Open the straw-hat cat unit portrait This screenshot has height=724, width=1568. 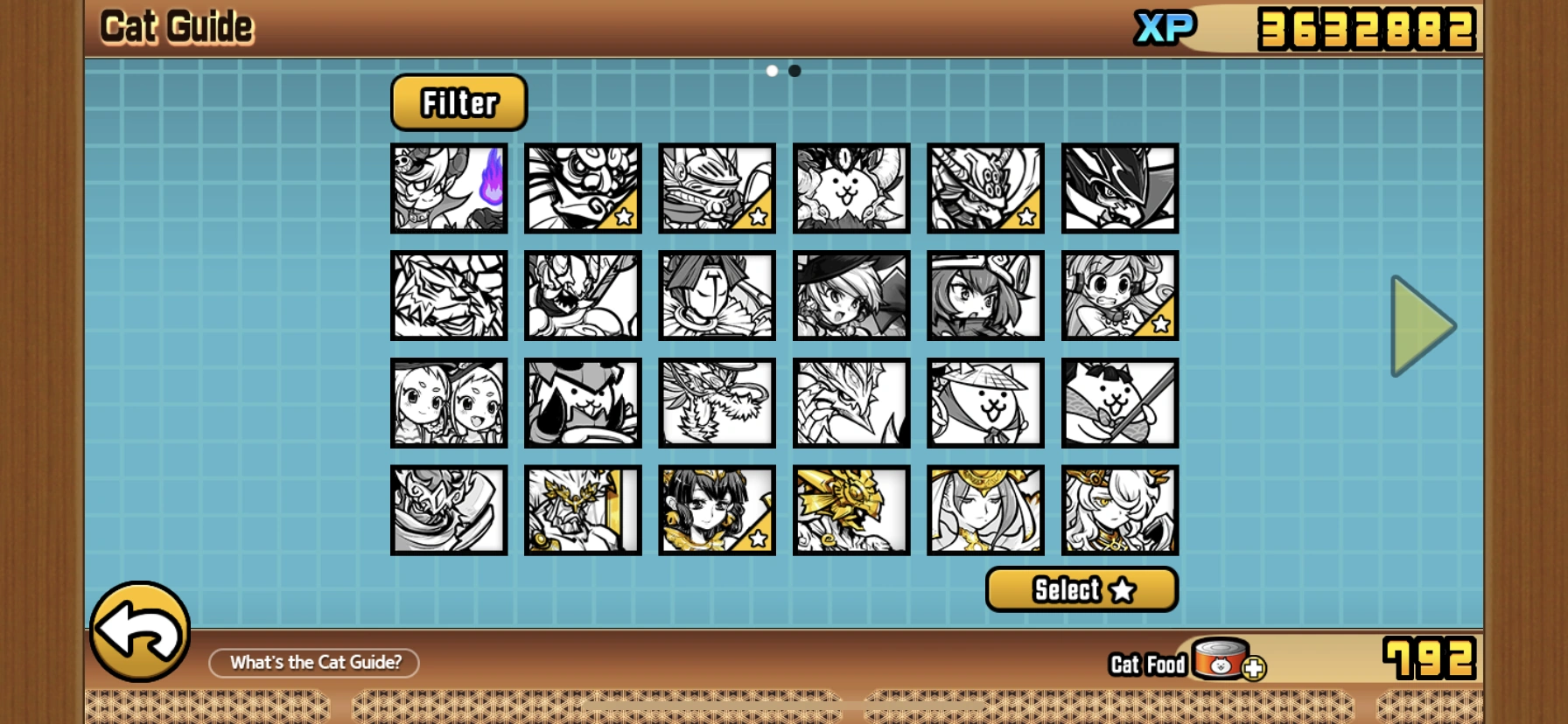pyautogui.click(x=986, y=403)
